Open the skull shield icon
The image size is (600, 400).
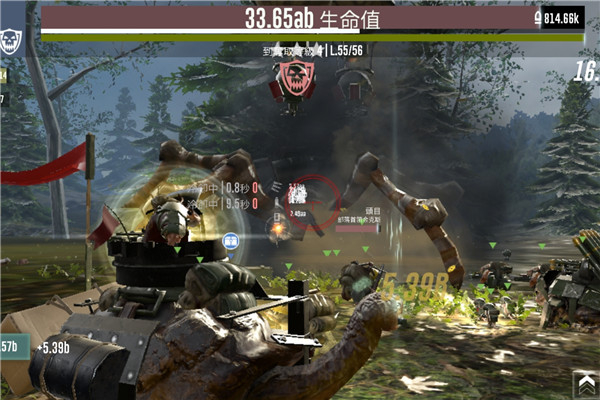click(11, 39)
